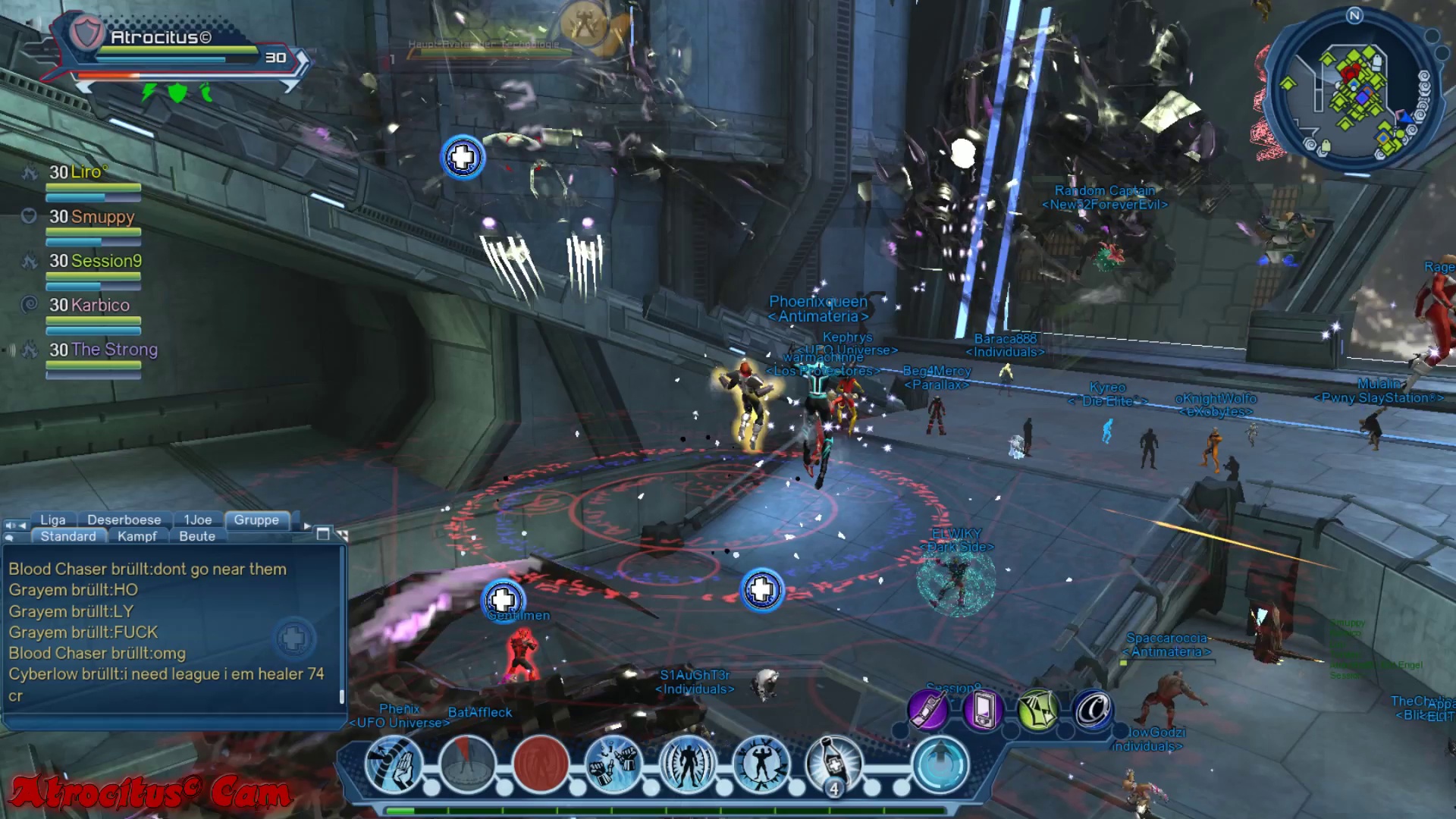Image resolution: width=1456 pixels, height=819 pixels.
Task: Activate the raised hand ability
Action: [394, 764]
